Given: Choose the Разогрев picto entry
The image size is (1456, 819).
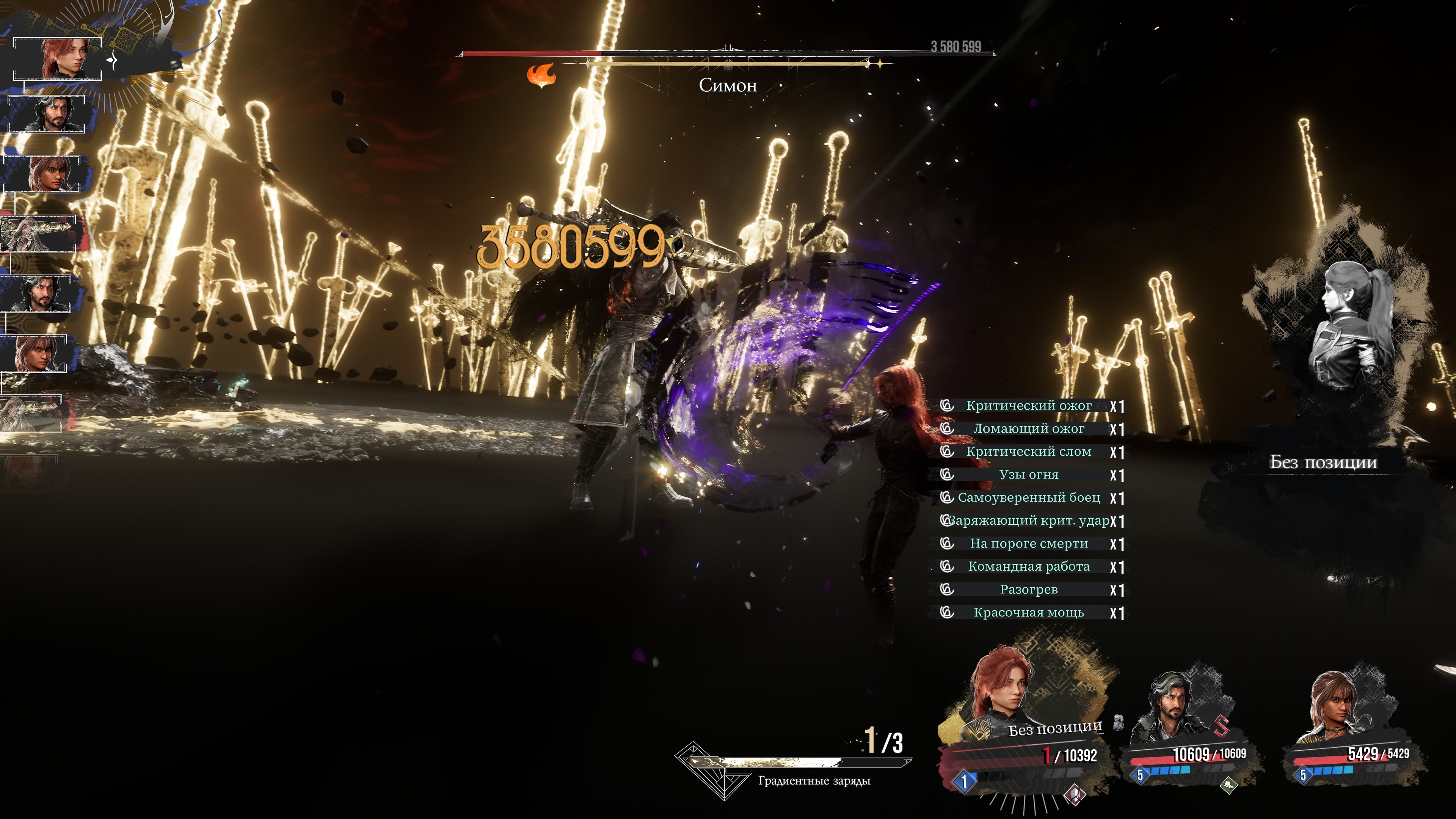Looking at the screenshot, I should (1028, 590).
